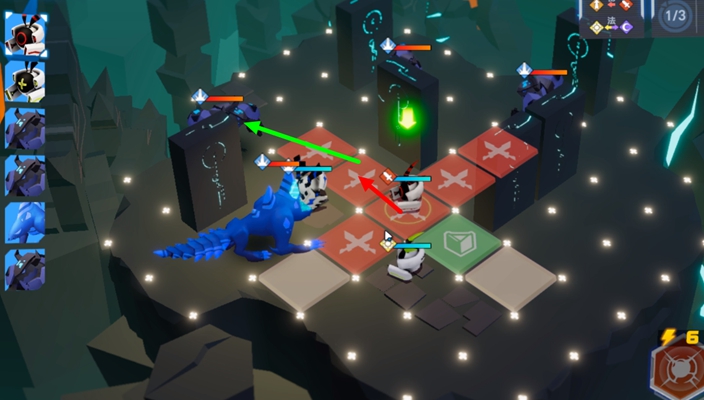
Task: Open the elemental counter chart panel
Action: coord(612,19)
